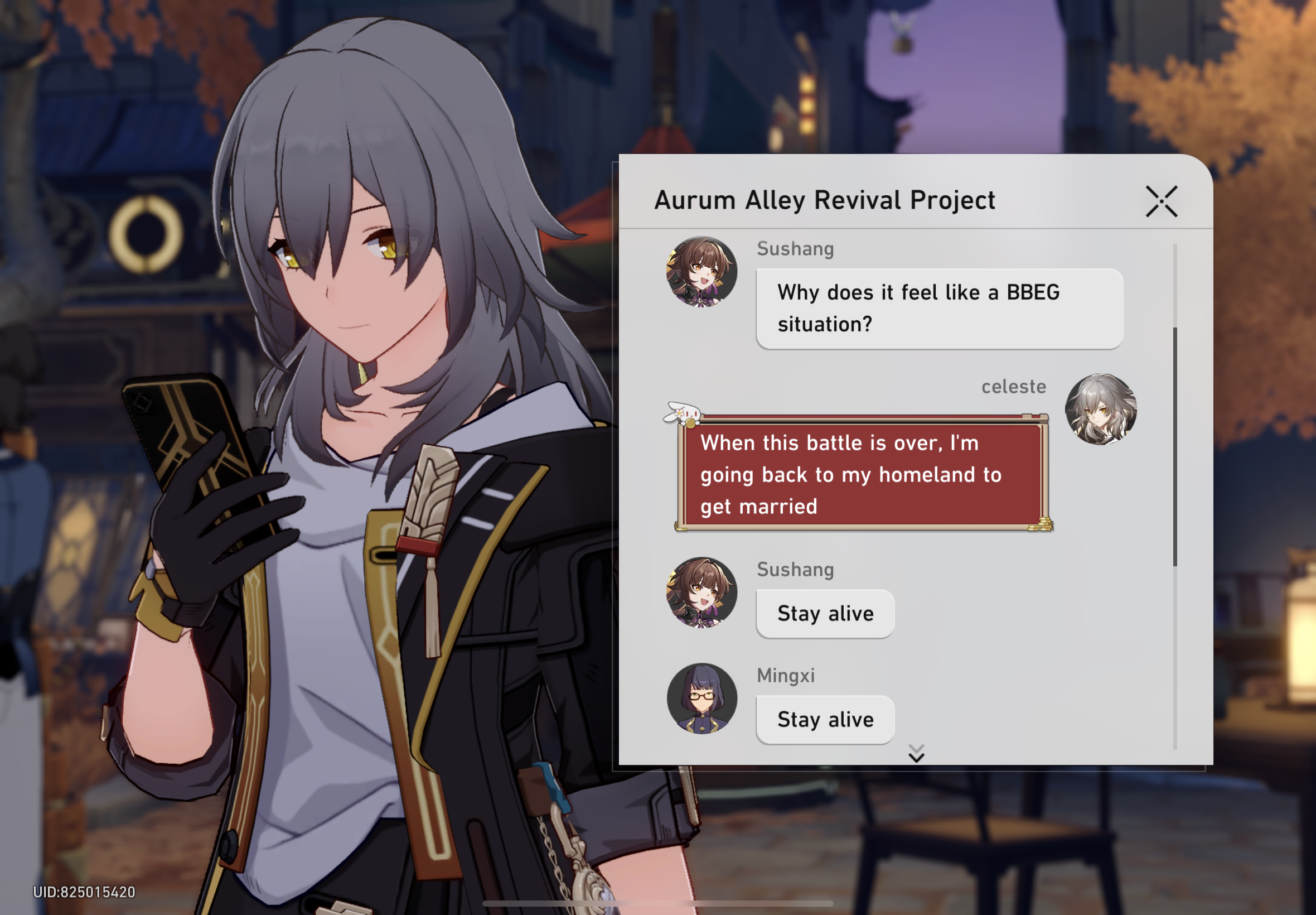The width and height of the screenshot is (1316, 915).
Task: Click the message asking about a BBEG situation
Action: click(938, 309)
